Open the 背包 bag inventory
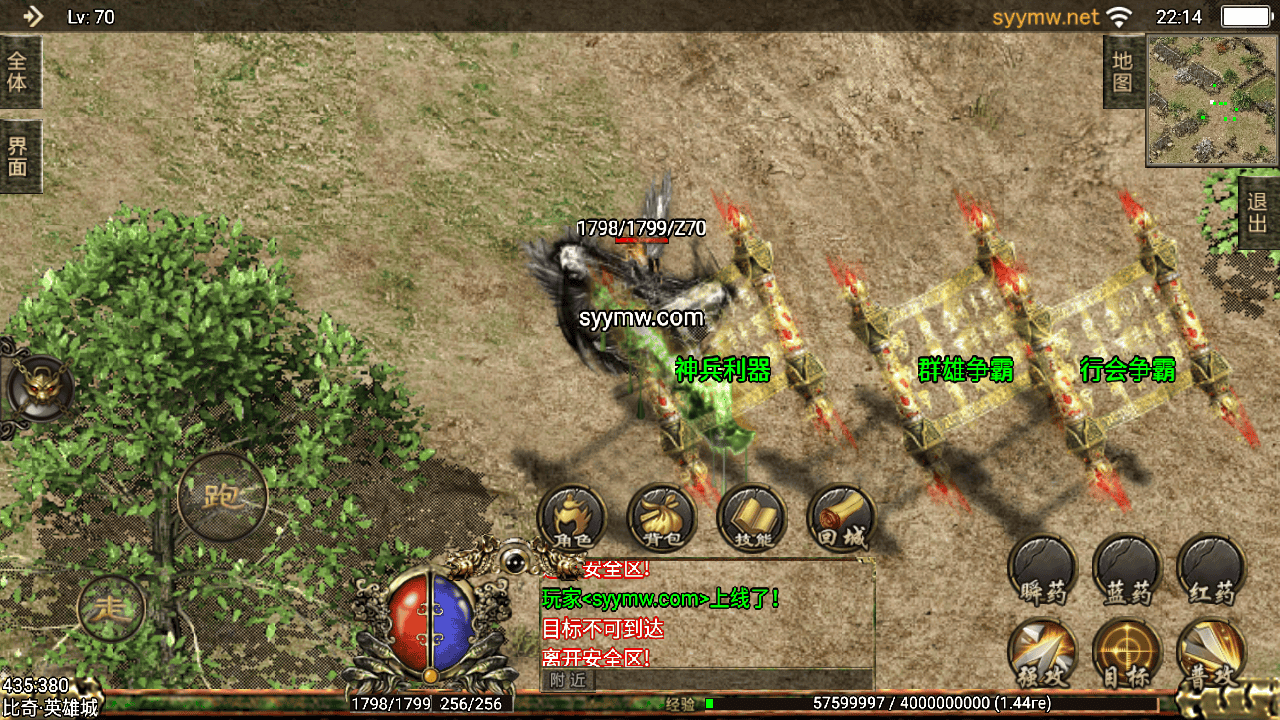The width and height of the screenshot is (1280, 720). click(x=662, y=520)
